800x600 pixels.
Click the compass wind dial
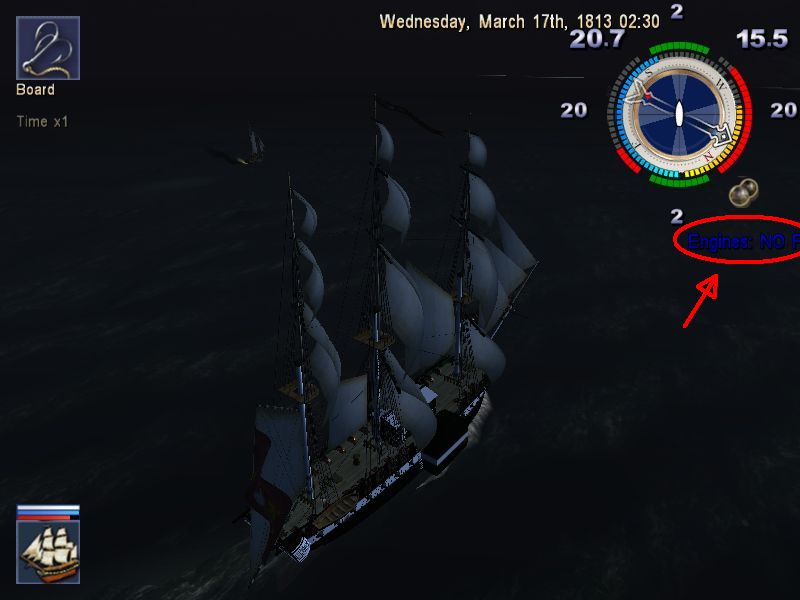(x=678, y=113)
